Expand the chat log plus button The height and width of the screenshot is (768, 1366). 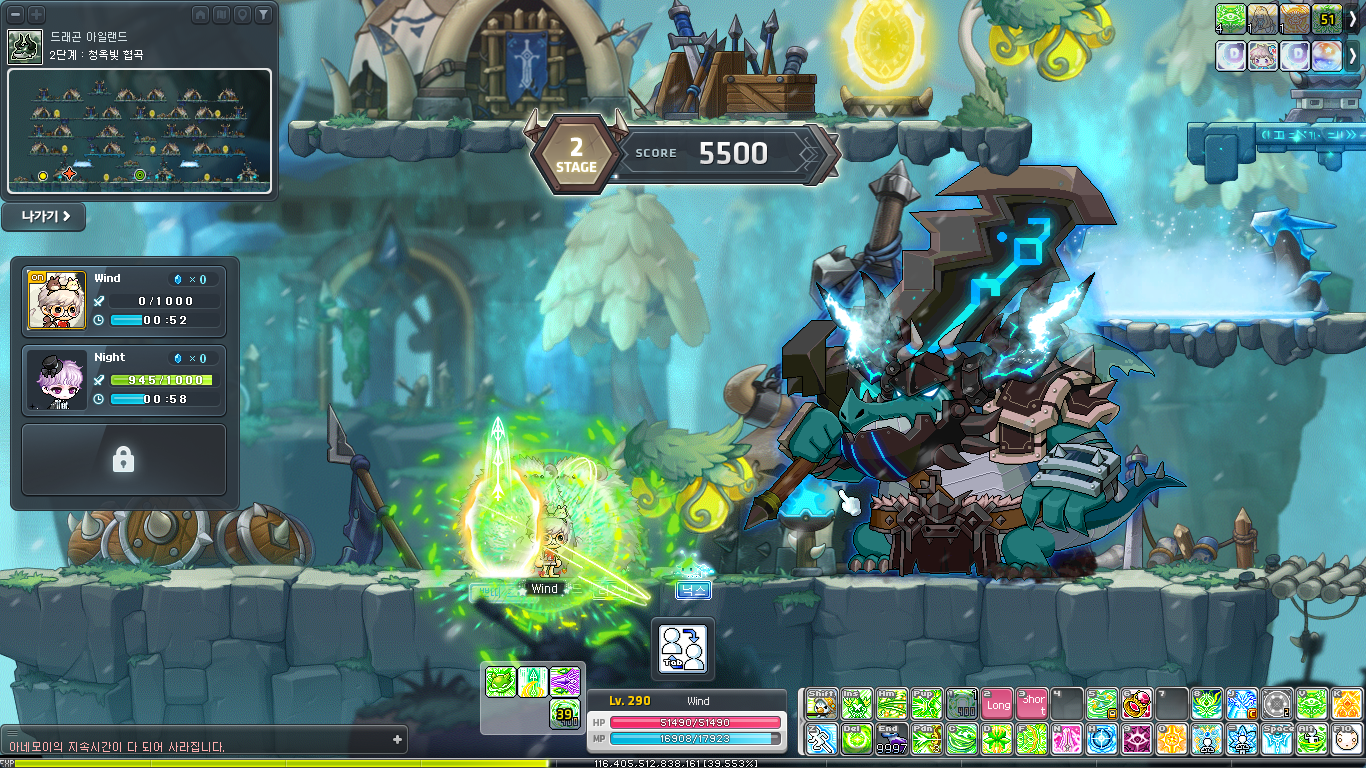coord(398,740)
